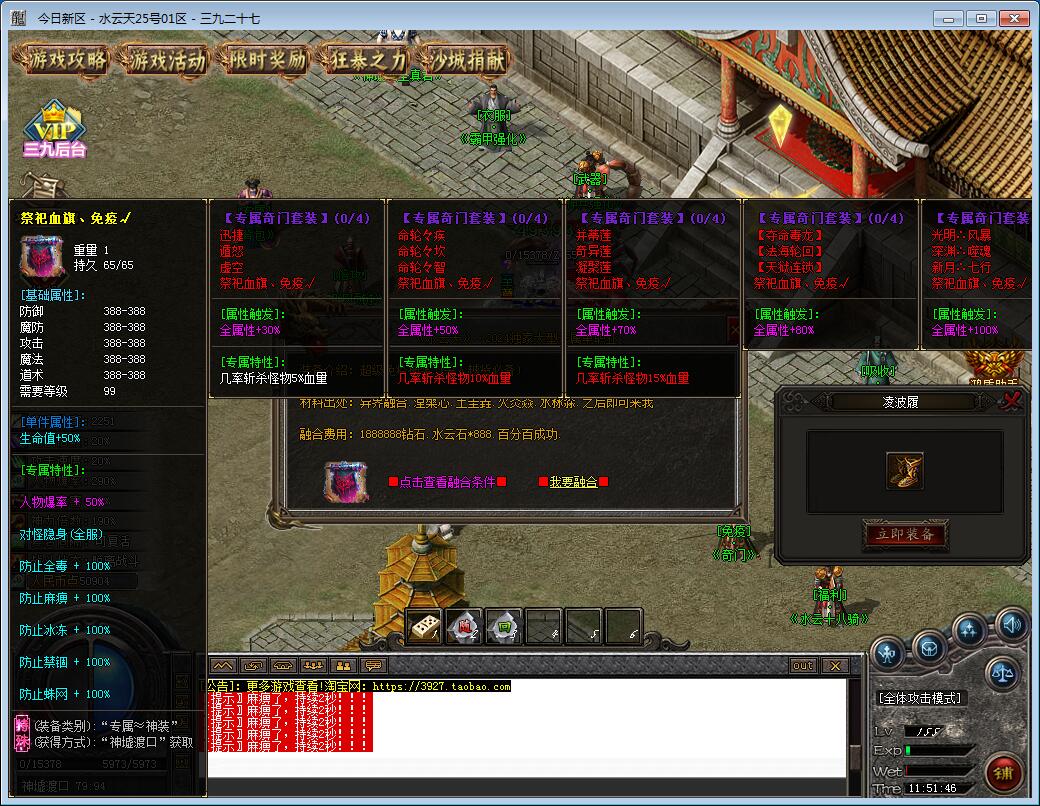Open the 狂暴之力 menu button
This screenshot has height=806, width=1040.
click(x=364, y=60)
